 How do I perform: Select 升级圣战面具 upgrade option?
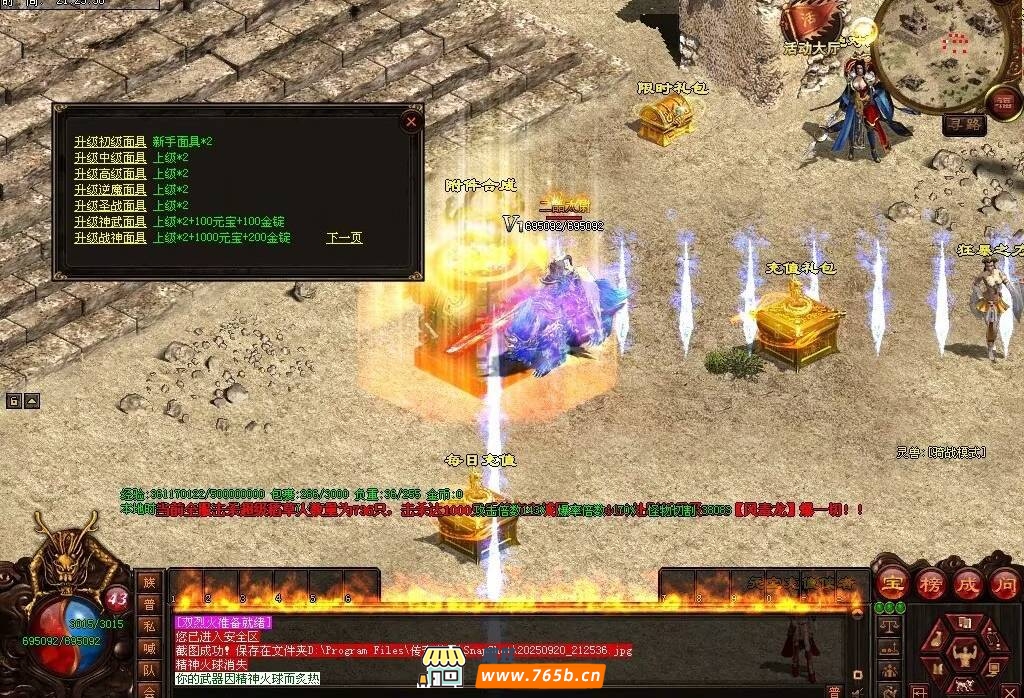pos(110,206)
